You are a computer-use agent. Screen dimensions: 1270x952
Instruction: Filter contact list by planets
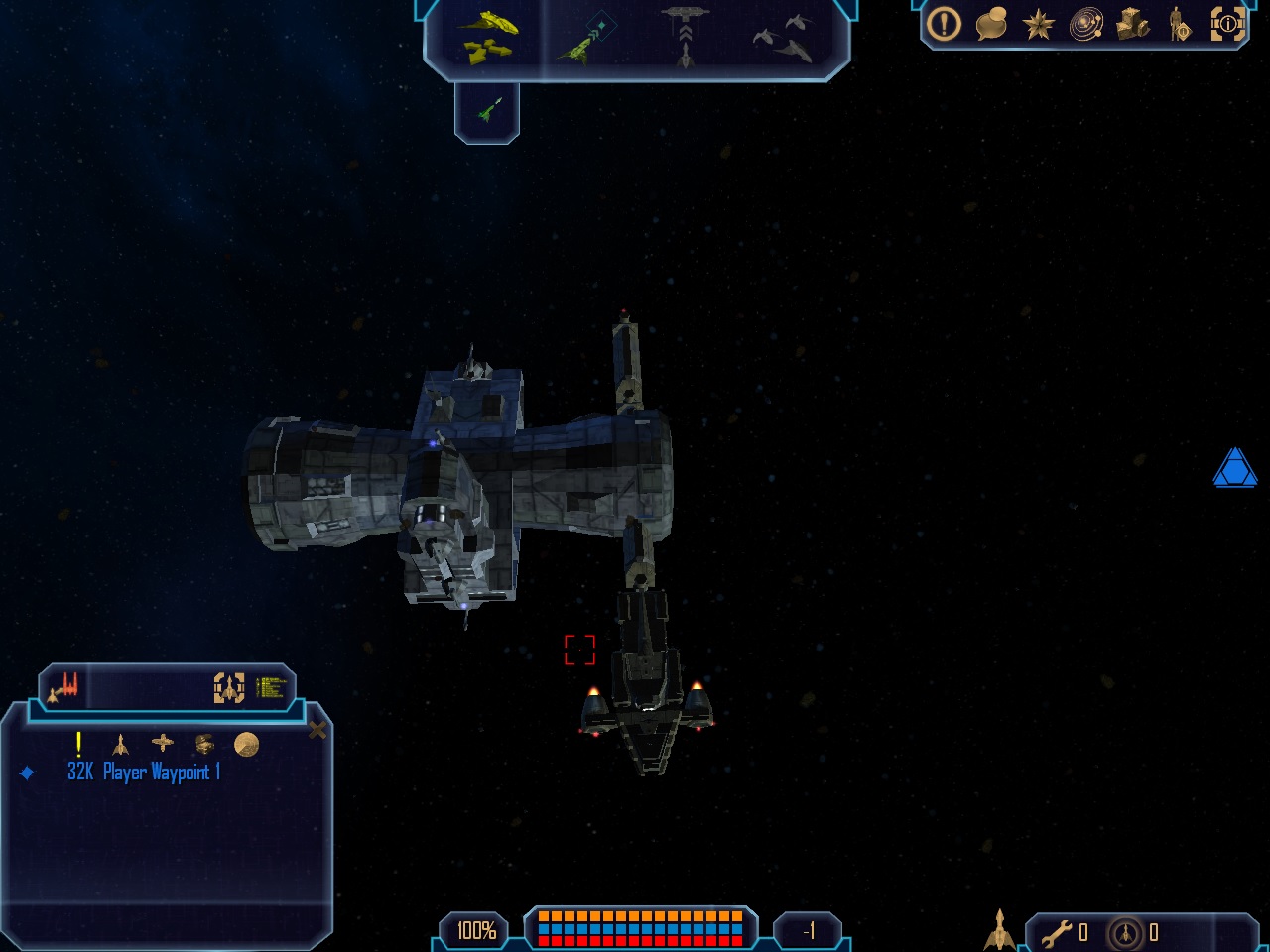[246, 744]
